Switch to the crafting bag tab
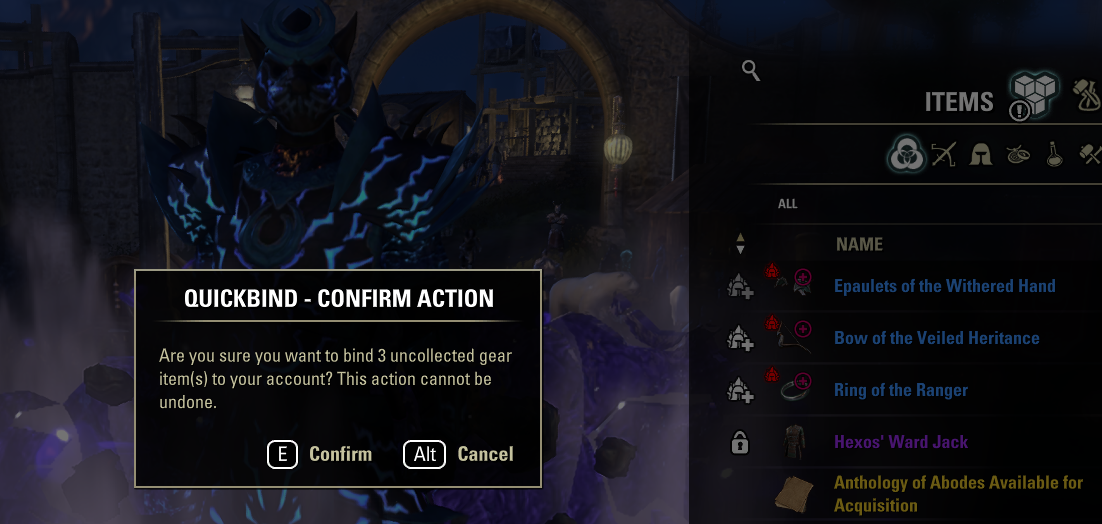 coord(1087,95)
